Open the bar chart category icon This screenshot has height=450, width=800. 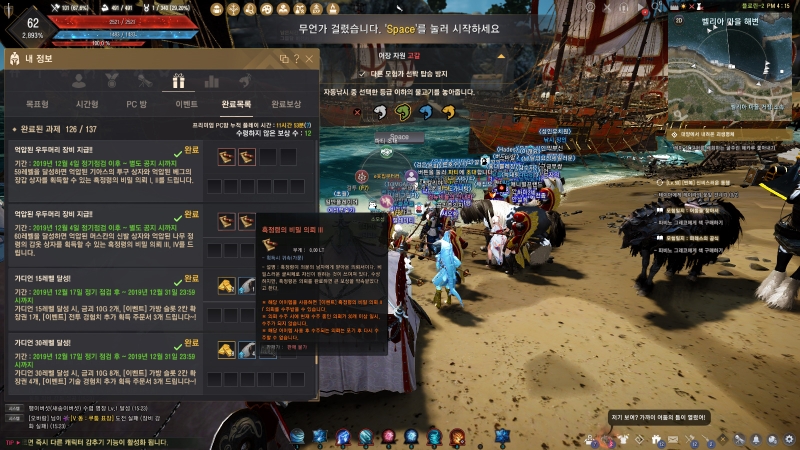click(212, 81)
